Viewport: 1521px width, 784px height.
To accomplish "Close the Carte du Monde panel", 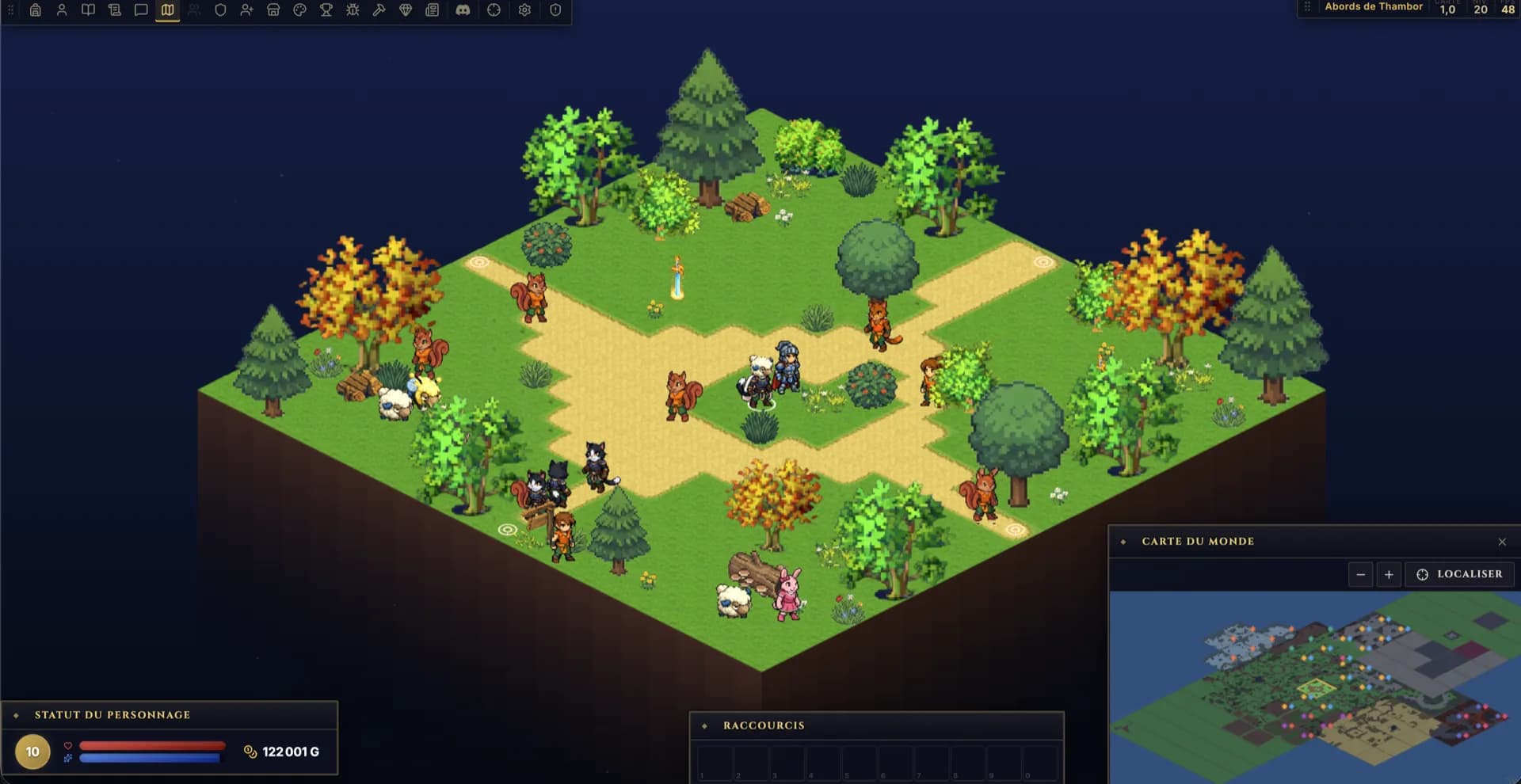I will [x=1502, y=542].
